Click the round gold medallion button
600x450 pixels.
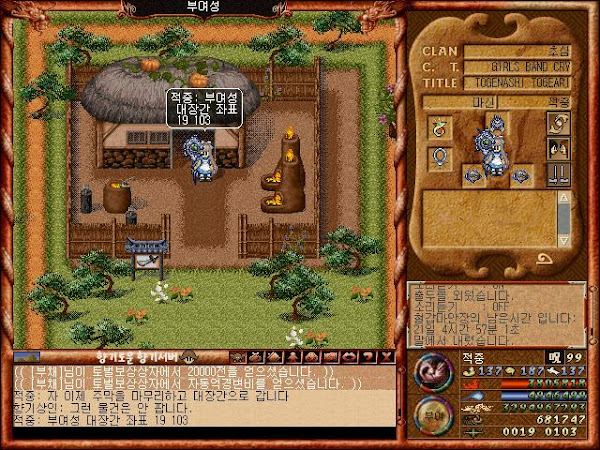pyautogui.click(x=431, y=415)
